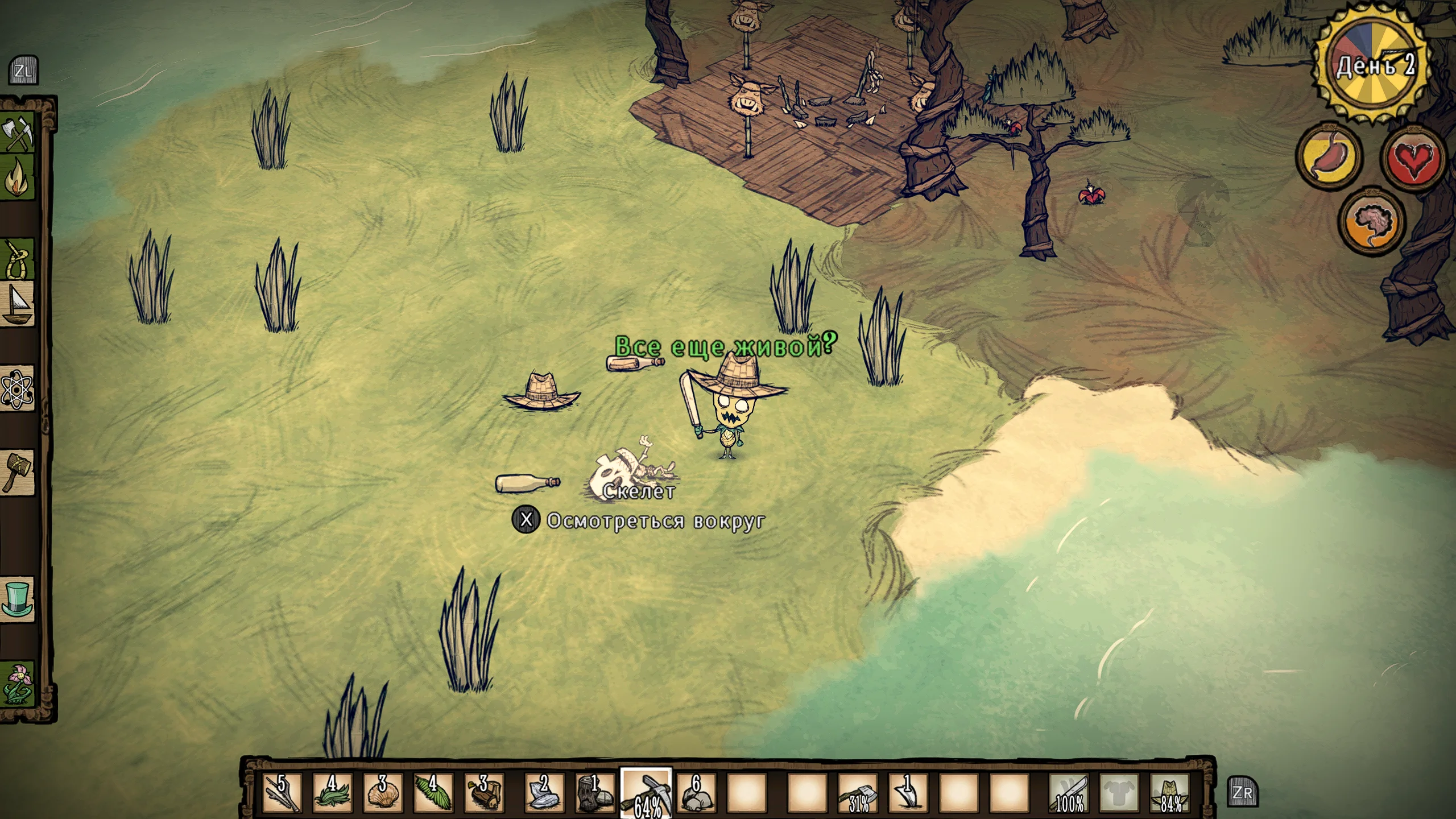The height and width of the screenshot is (819, 1456).
Task: Select the flint stack of two
Action: (x=543, y=792)
